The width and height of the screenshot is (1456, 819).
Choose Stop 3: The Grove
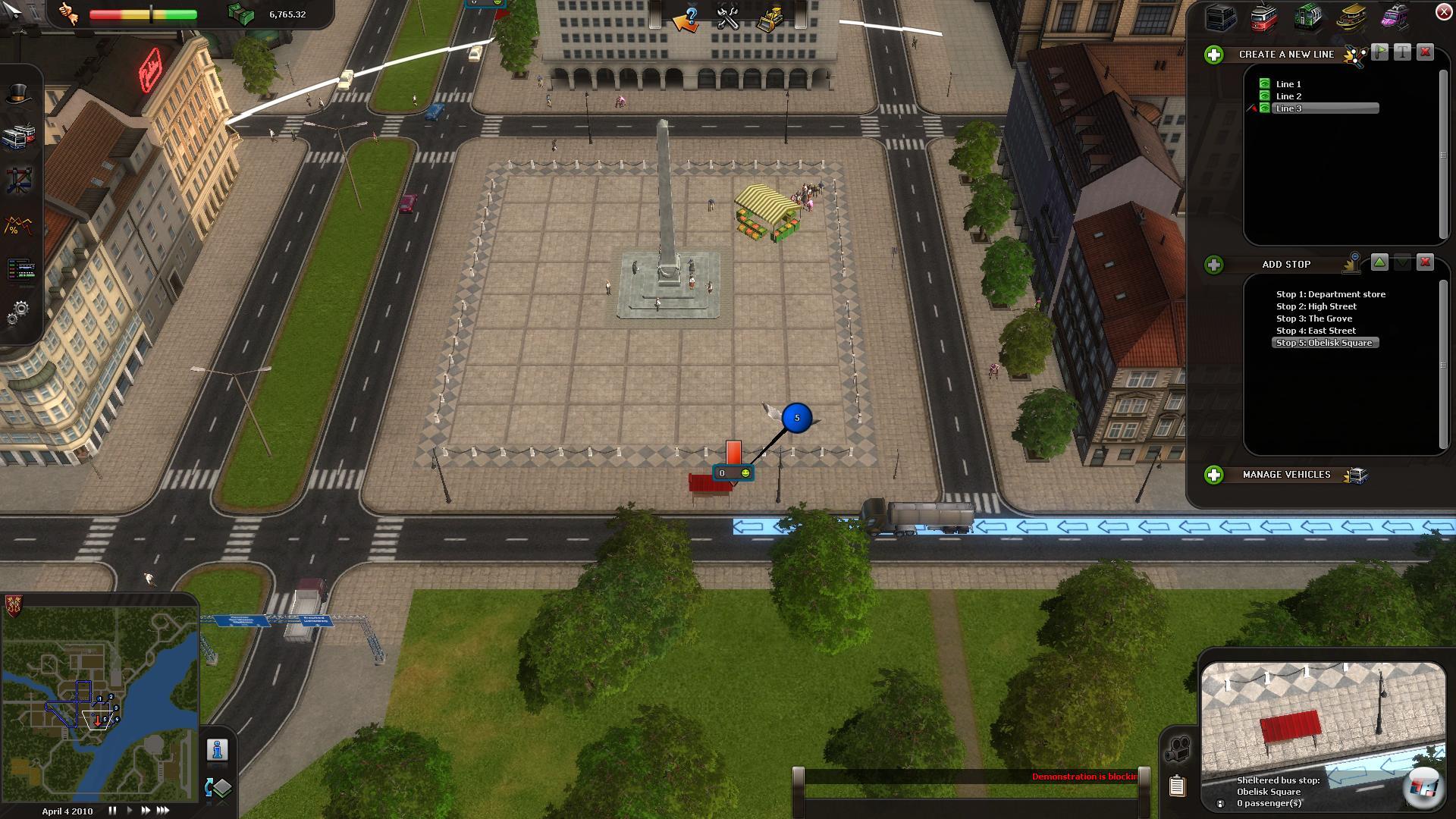coord(1313,318)
